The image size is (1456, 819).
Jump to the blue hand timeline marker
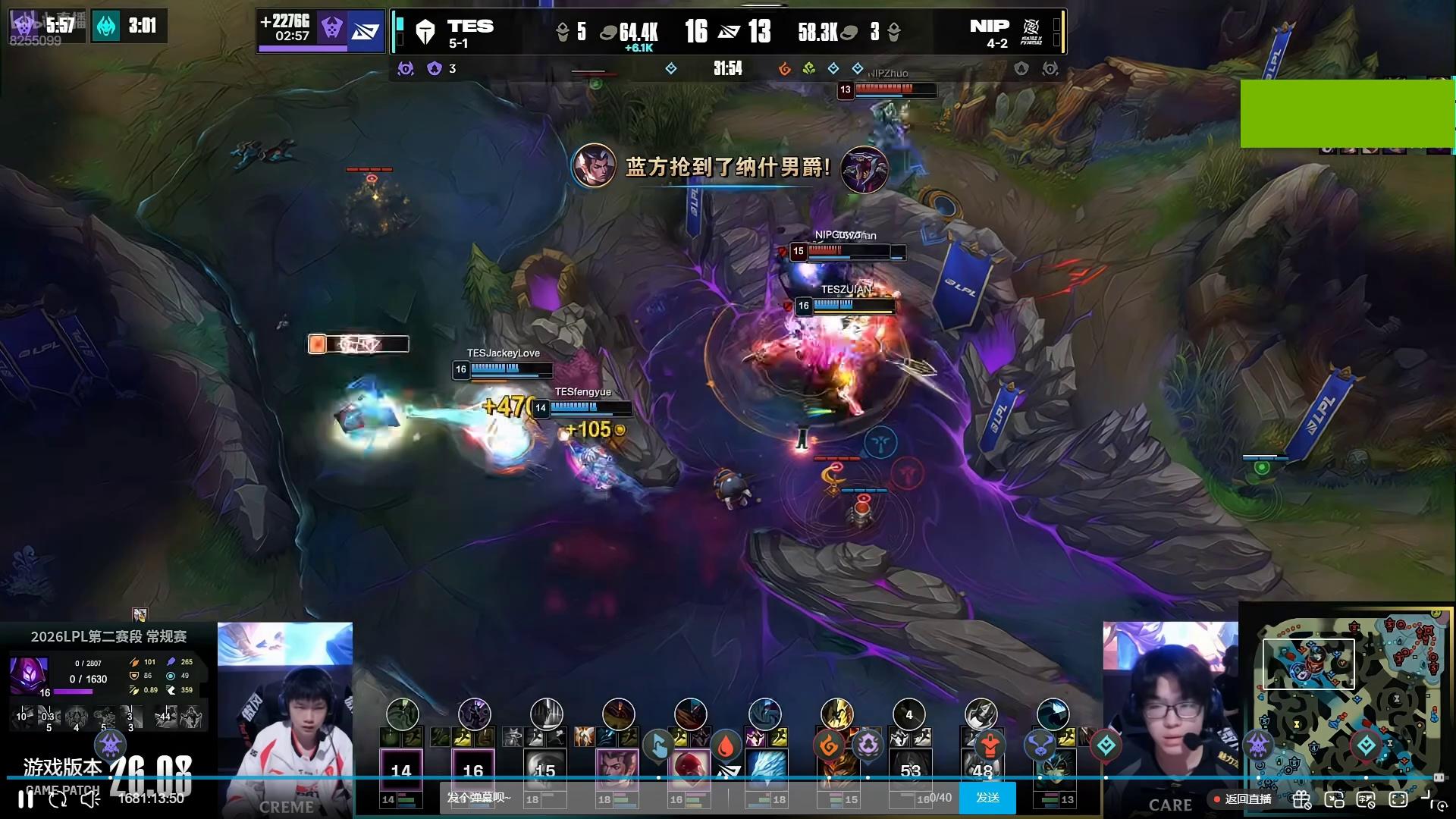[x=657, y=746]
